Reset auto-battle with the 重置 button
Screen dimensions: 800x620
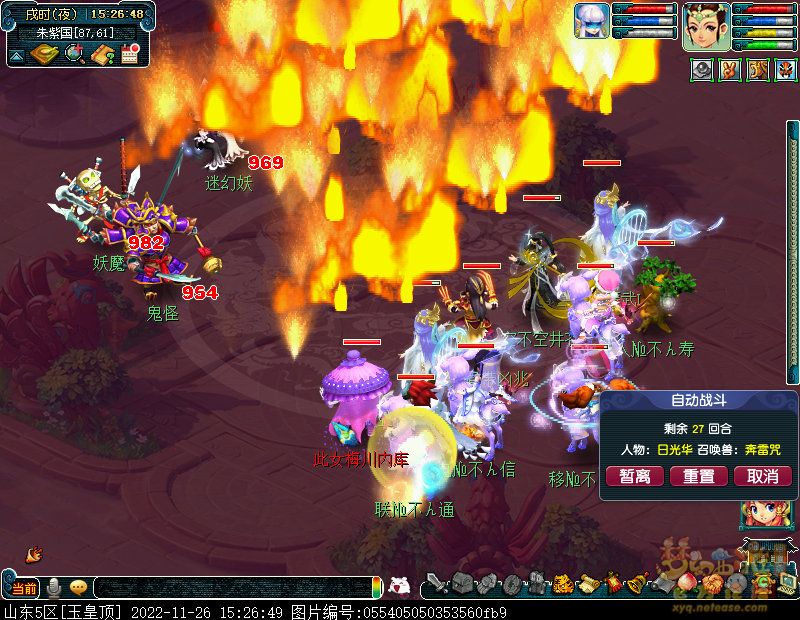click(x=699, y=476)
